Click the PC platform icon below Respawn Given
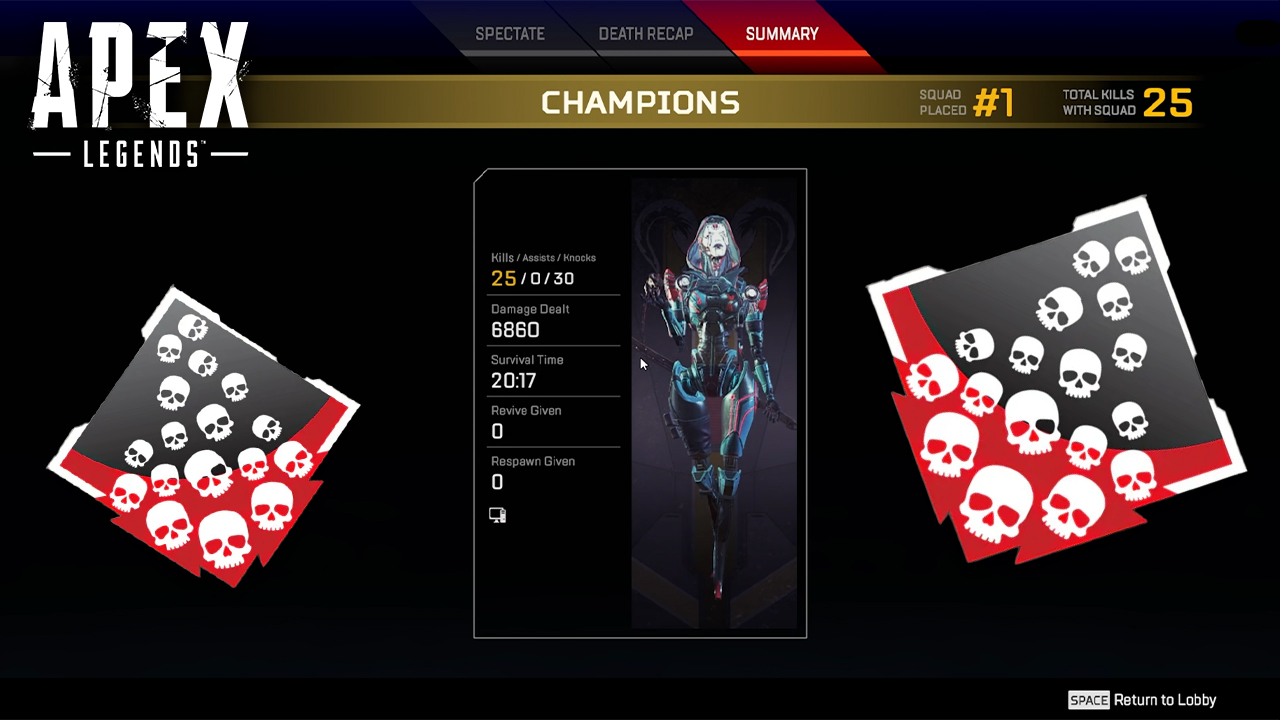1280x720 pixels. 497,514
